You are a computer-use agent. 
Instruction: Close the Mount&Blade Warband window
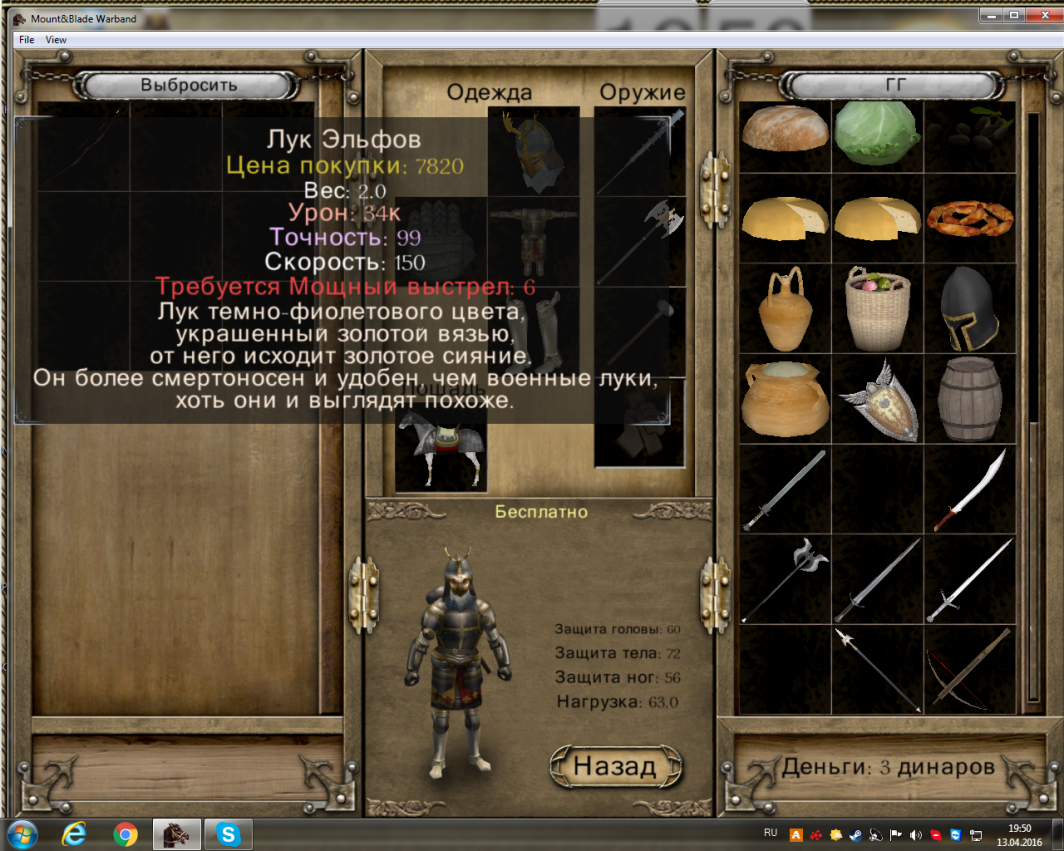[1041, 15]
